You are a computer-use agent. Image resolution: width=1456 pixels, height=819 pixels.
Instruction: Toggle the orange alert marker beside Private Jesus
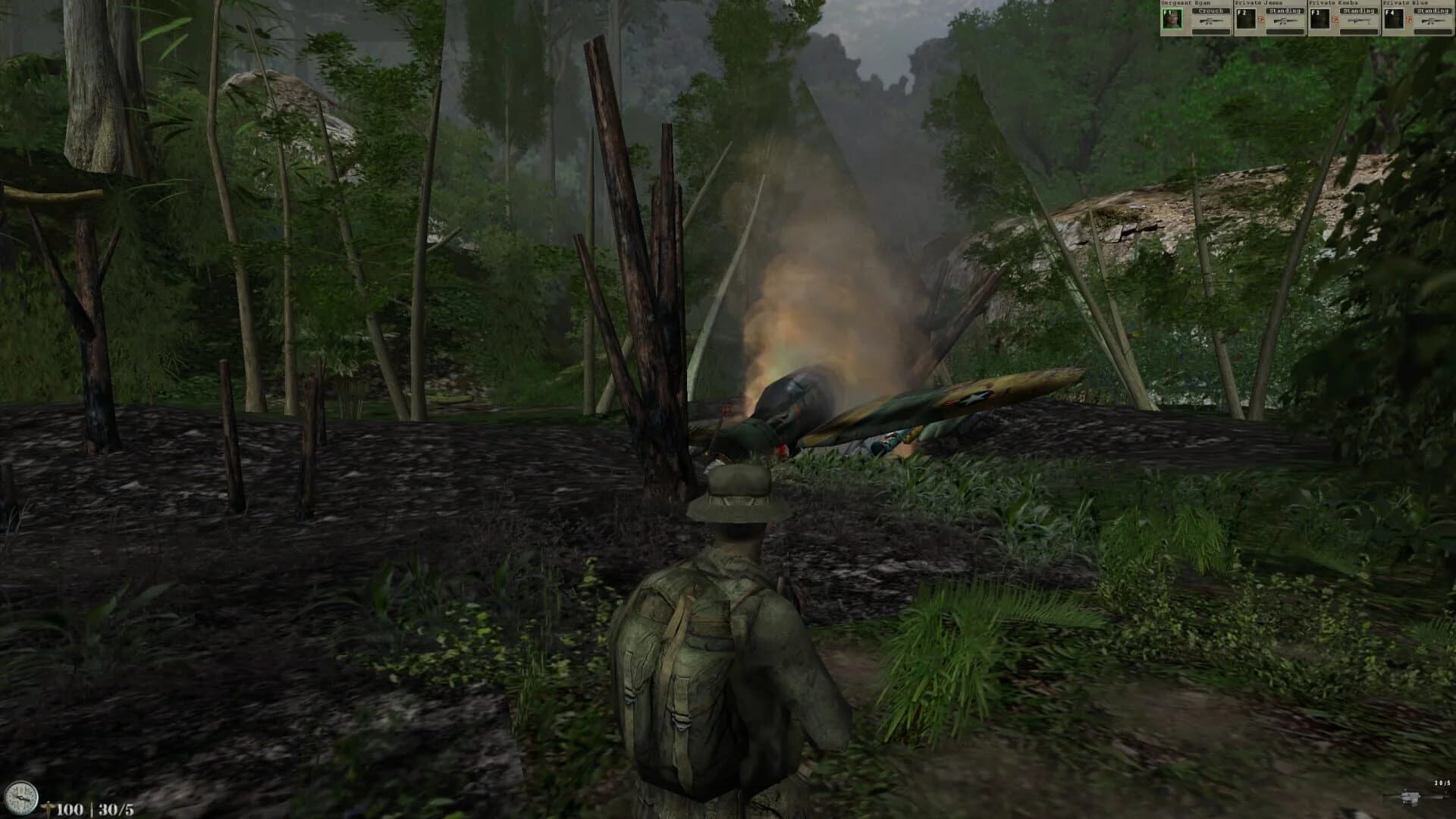point(1261,20)
